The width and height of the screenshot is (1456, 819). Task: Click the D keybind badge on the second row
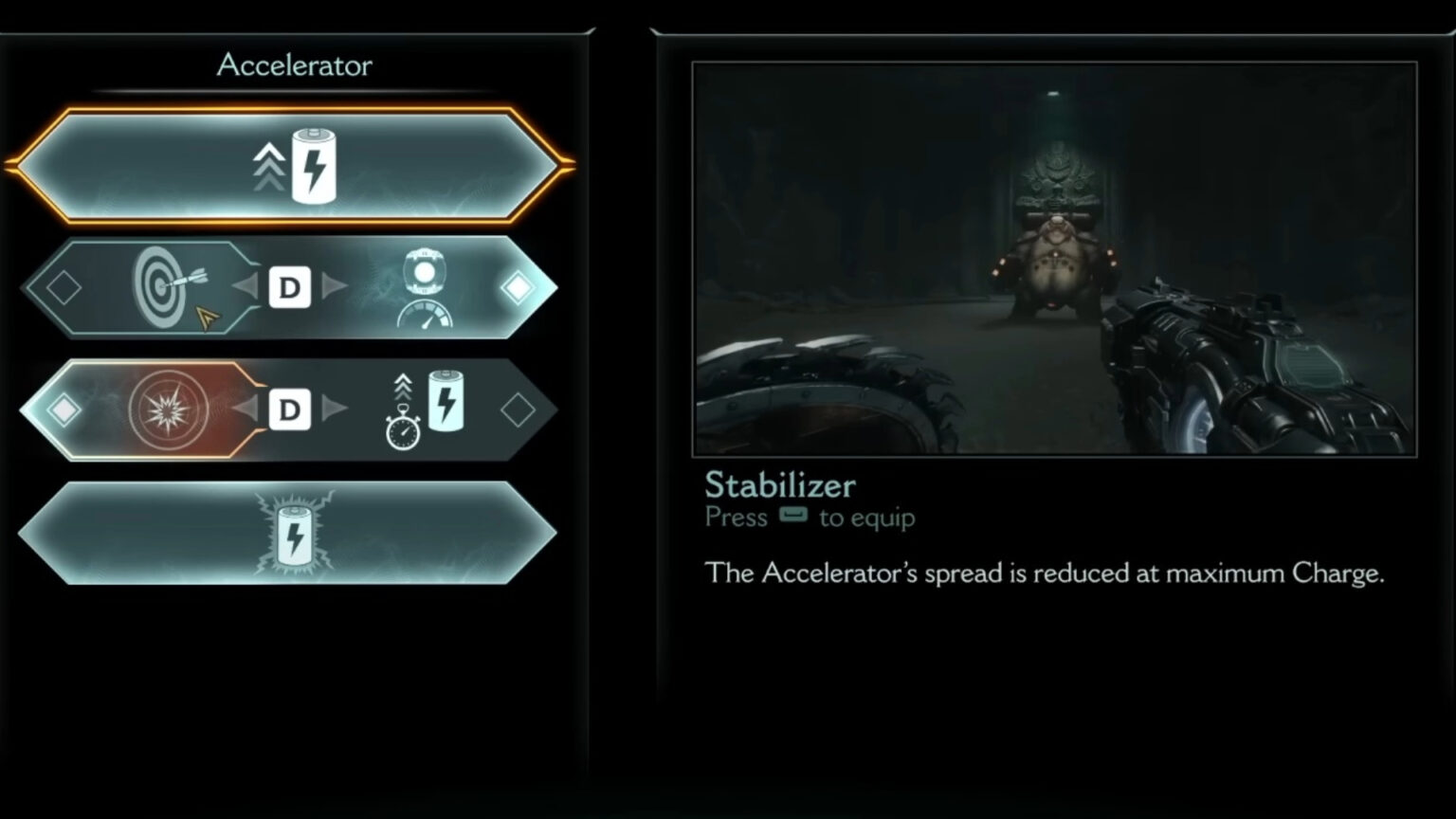click(x=290, y=287)
